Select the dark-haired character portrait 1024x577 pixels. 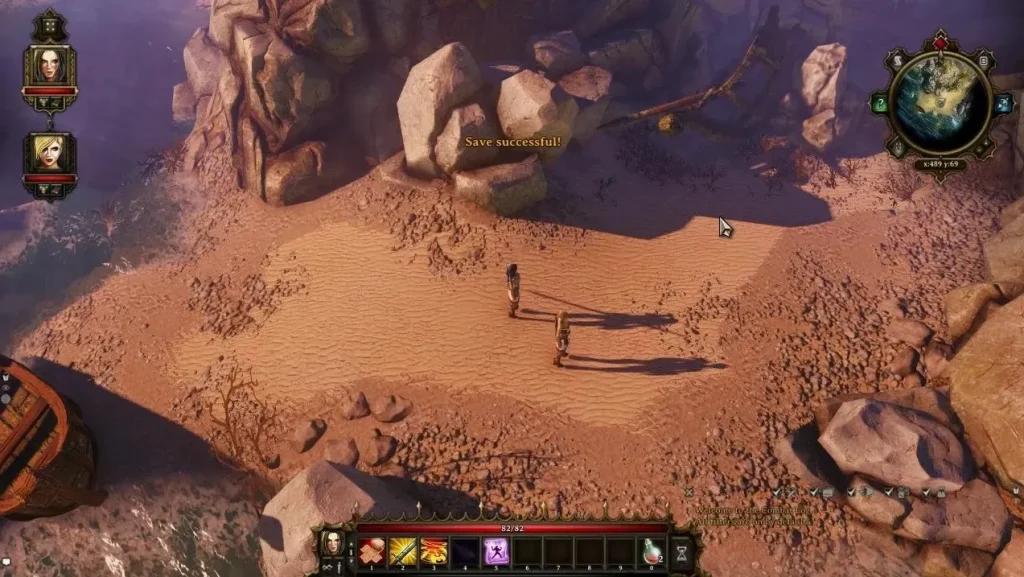[49, 66]
